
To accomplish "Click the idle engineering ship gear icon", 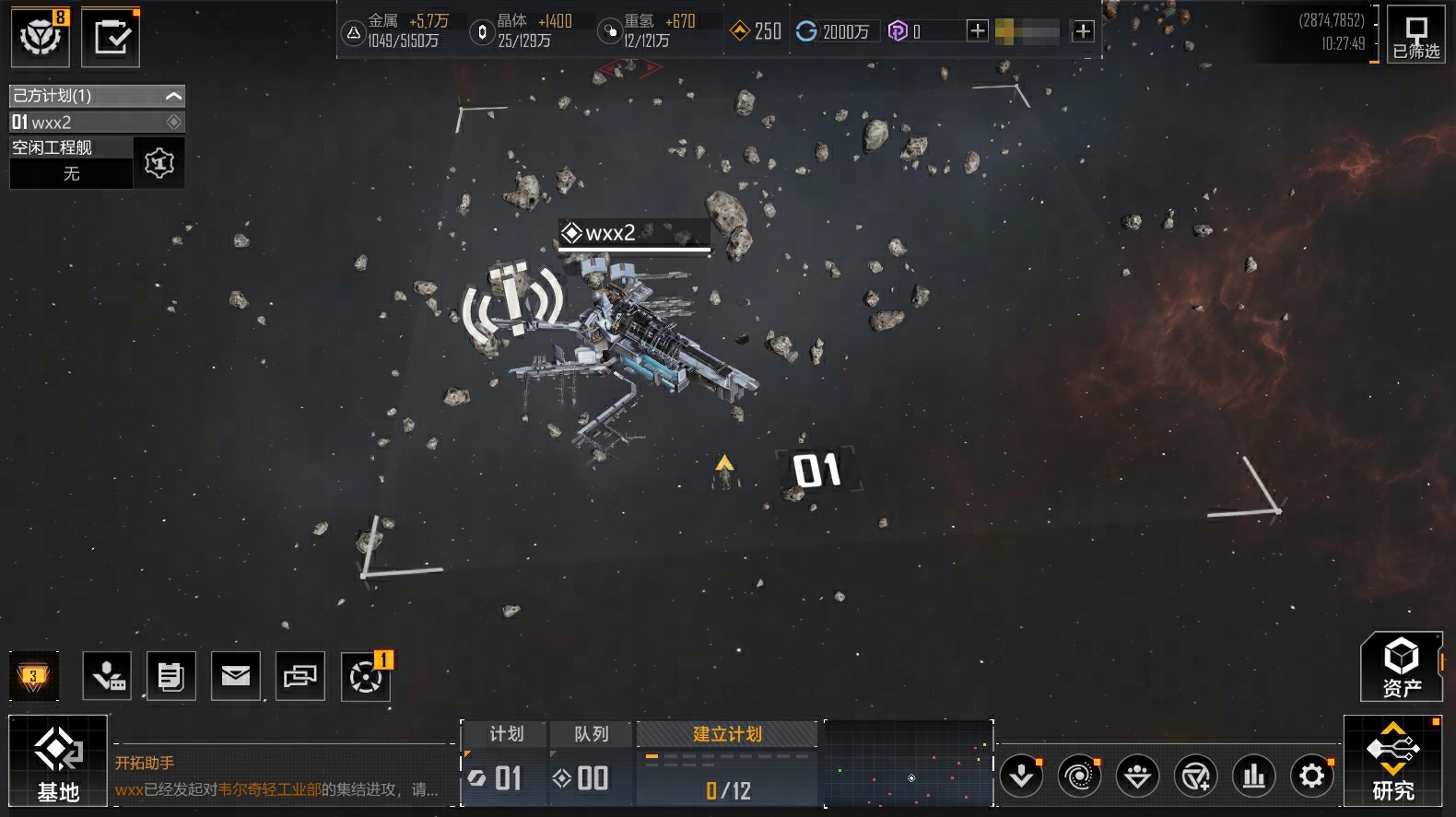I will point(159,163).
